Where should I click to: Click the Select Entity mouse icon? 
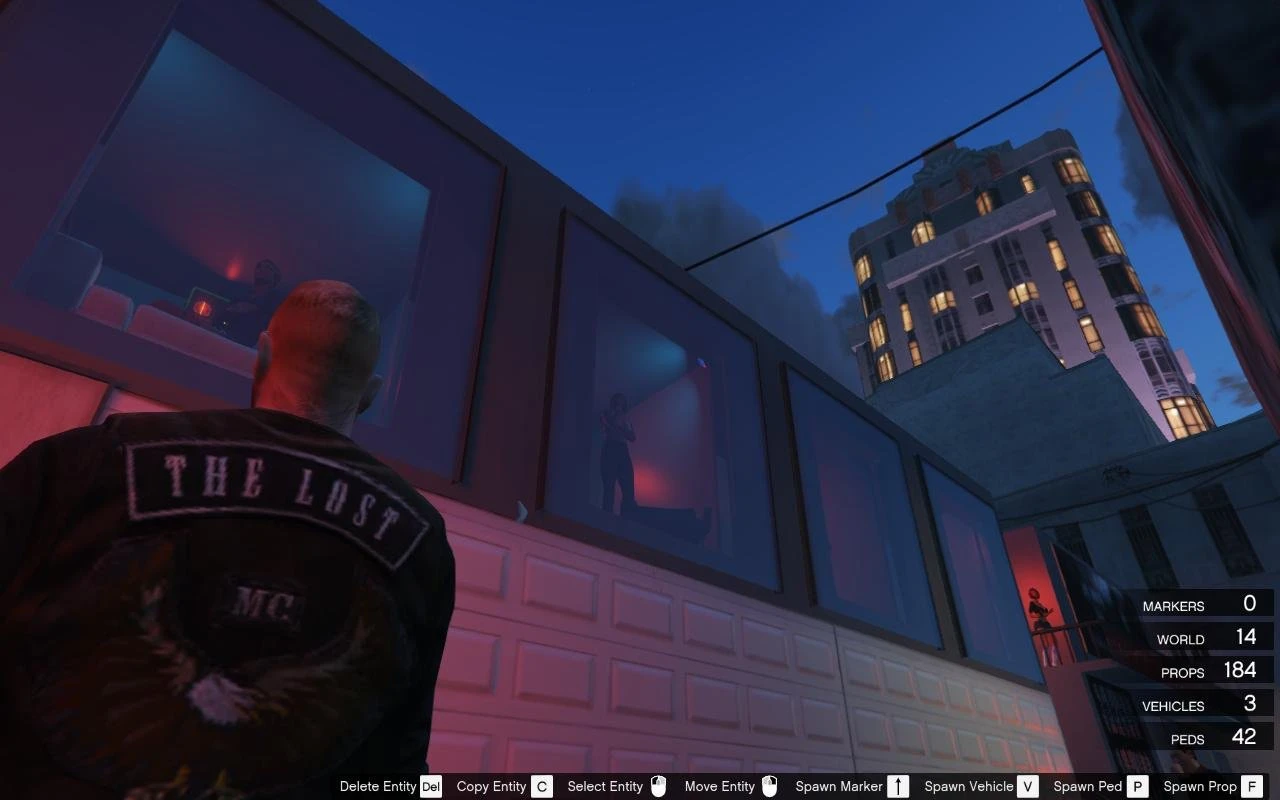(658, 786)
